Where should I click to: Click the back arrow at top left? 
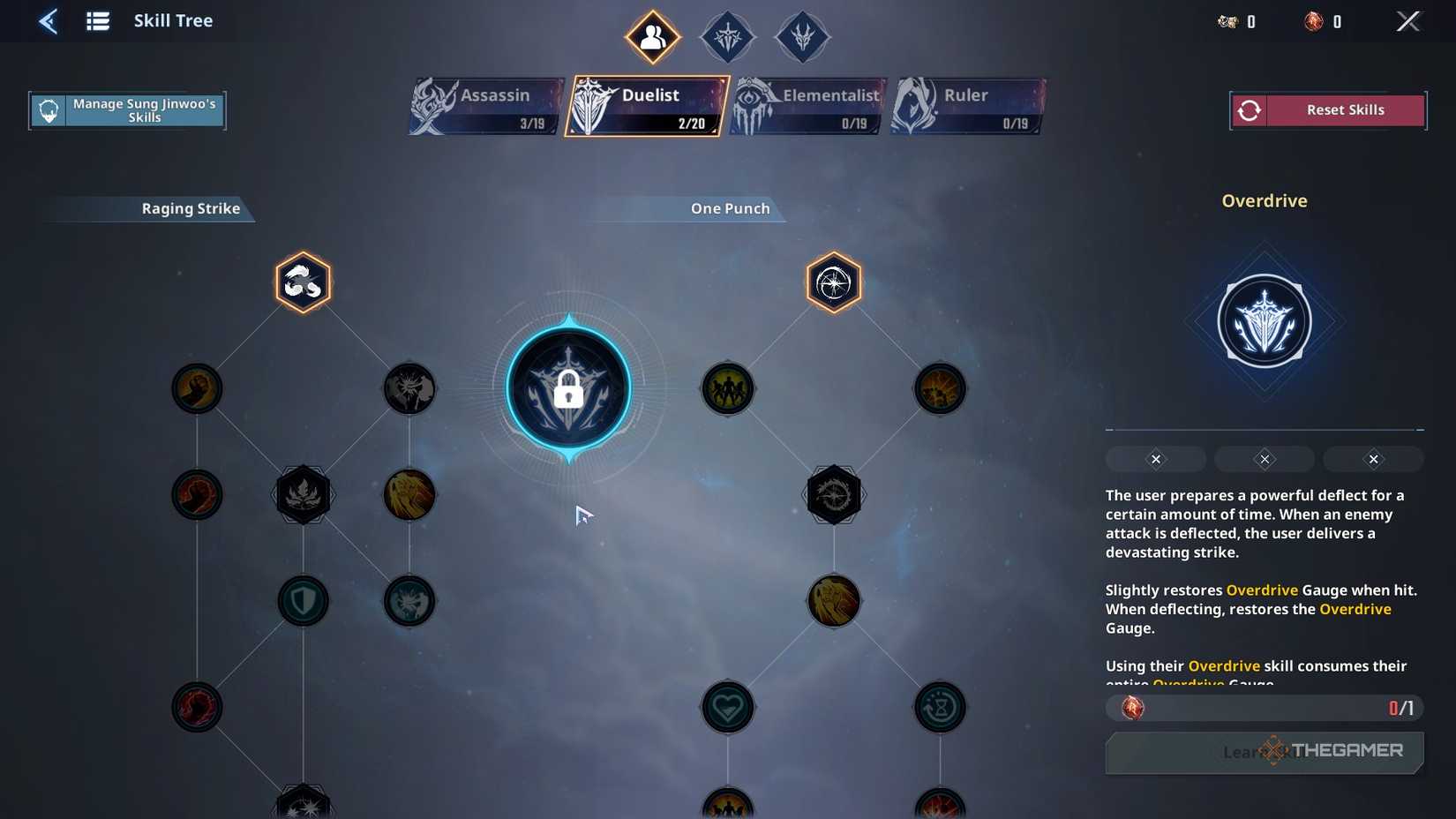coord(49,20)
